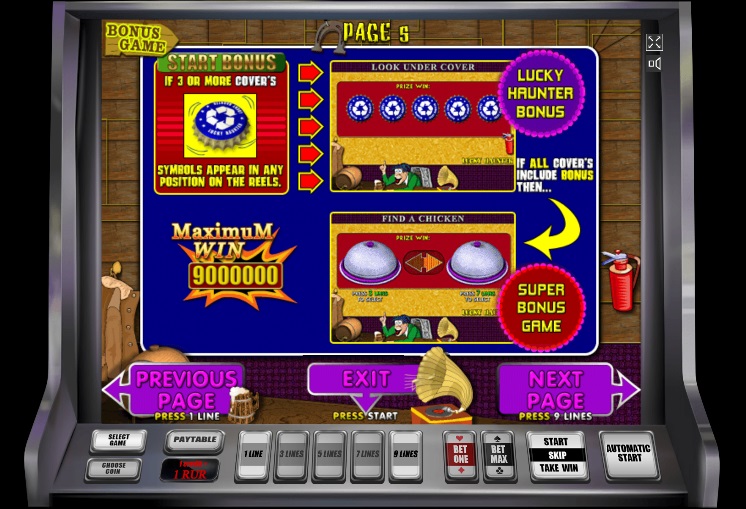The height and width of the screenshot is (509, 746).
Task: Show the Paytable
Action: [x=191, y=440]
